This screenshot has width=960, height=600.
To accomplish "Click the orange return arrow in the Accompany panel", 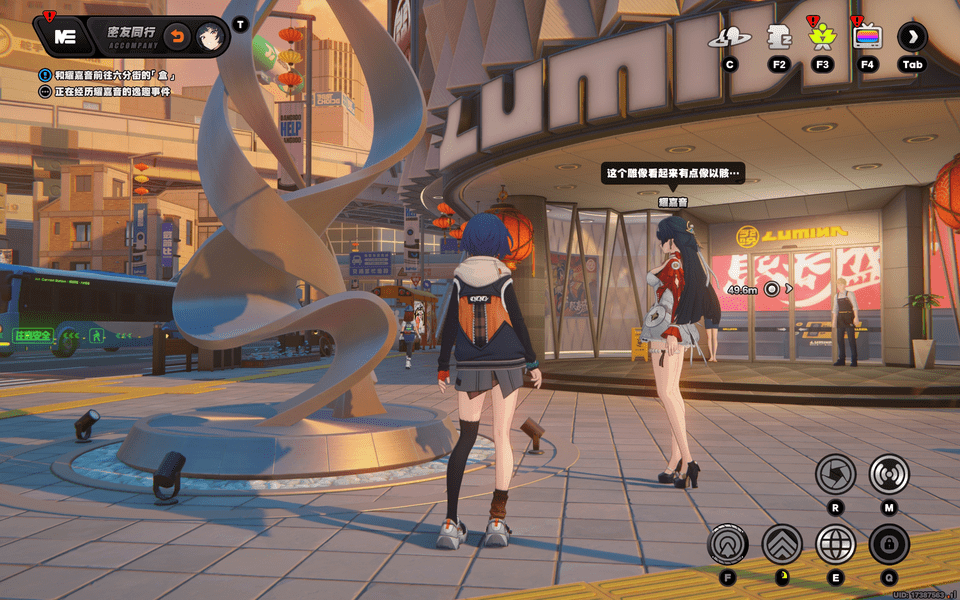I will (x=176, y=37).
